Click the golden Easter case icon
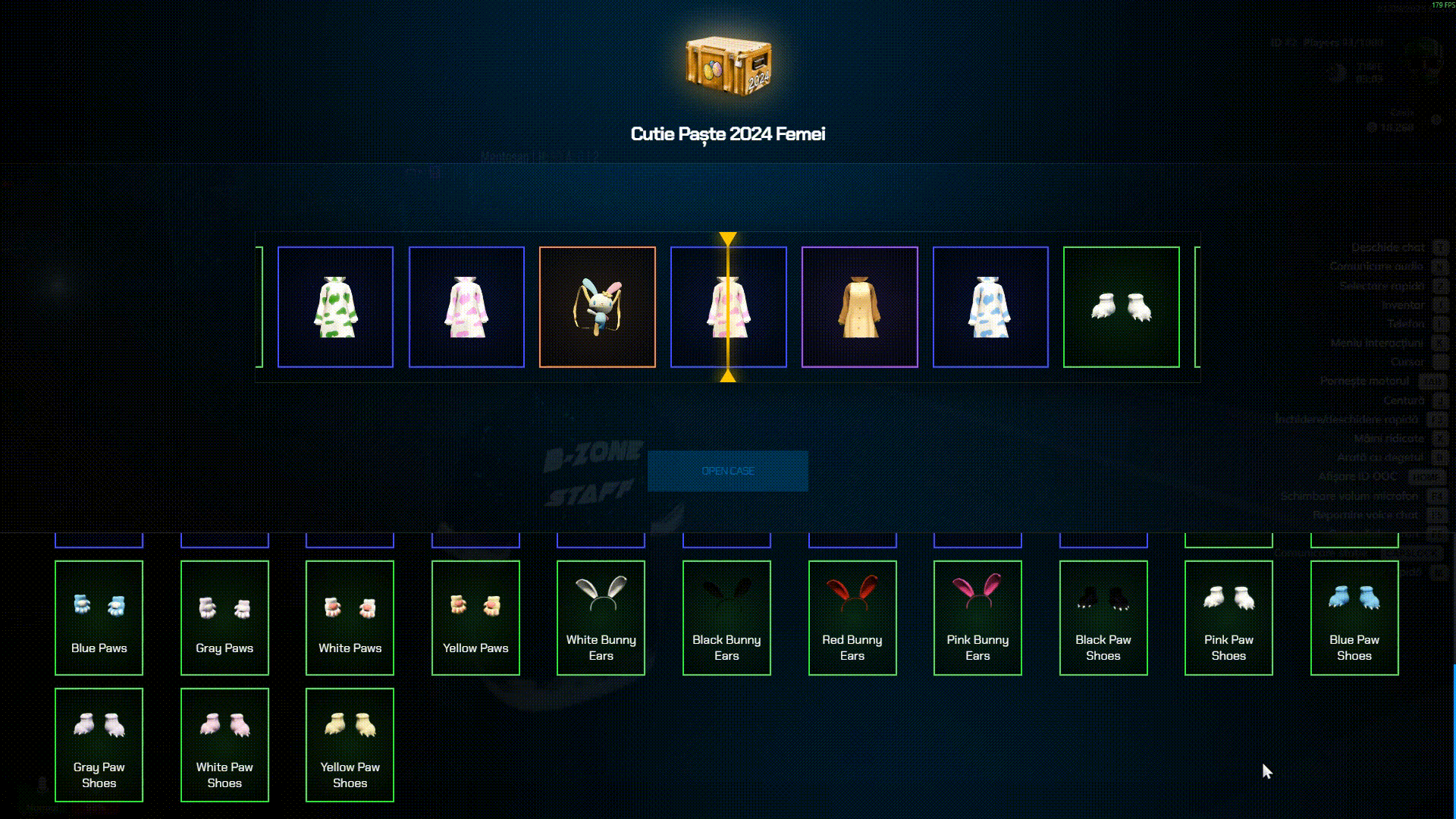Viewport: 1456px width, 819px height. click(728, 64)
